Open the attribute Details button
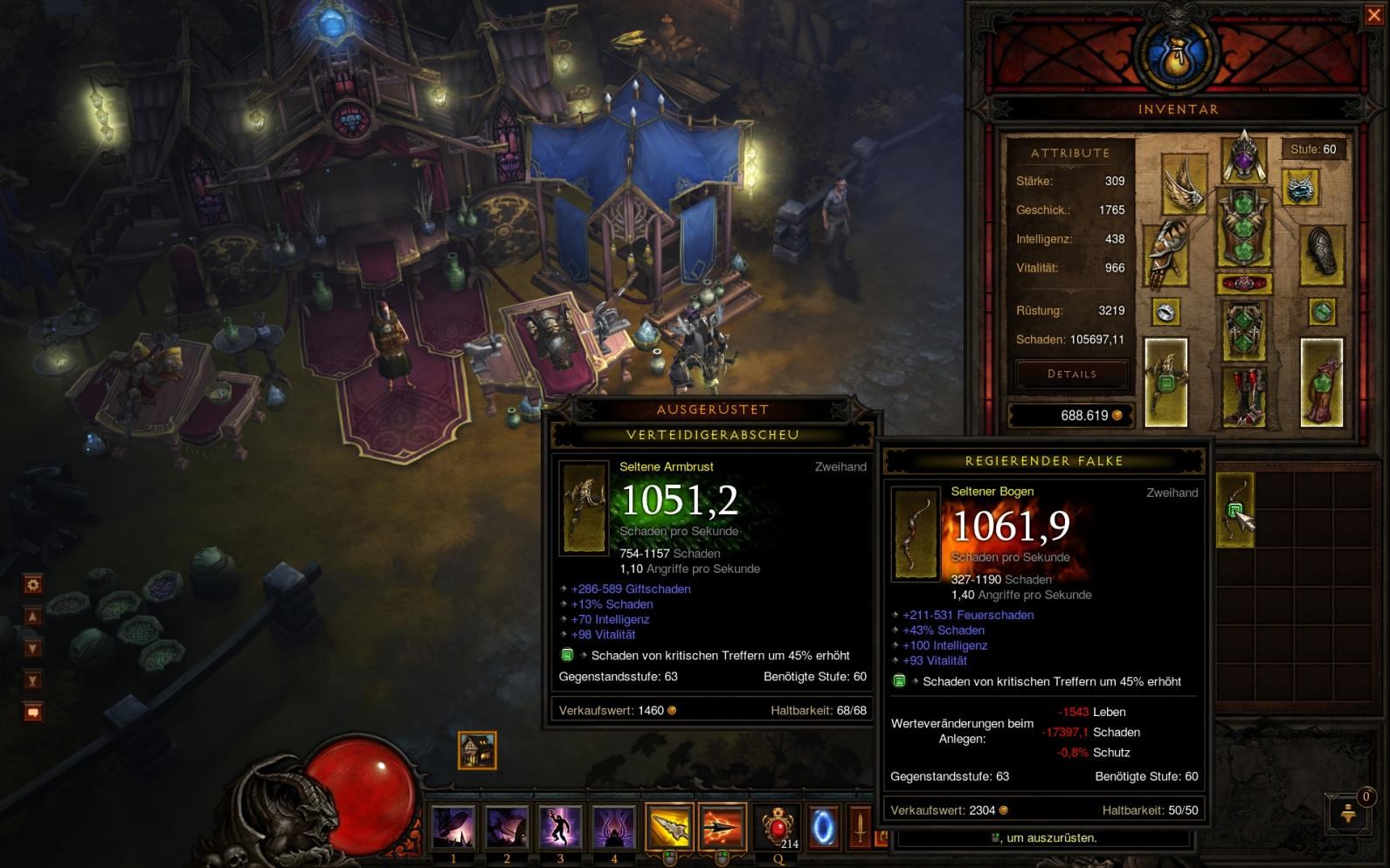This screenshot has height=868, width=1390. pyautogui.click(x=1071, y=374)
